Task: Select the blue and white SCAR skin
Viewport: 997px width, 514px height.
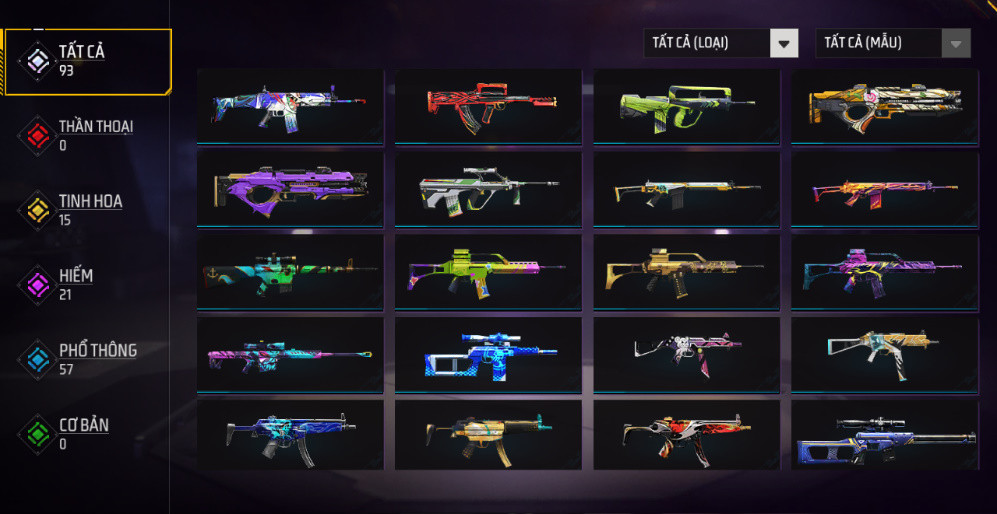Action: click(x=290, y=104)
